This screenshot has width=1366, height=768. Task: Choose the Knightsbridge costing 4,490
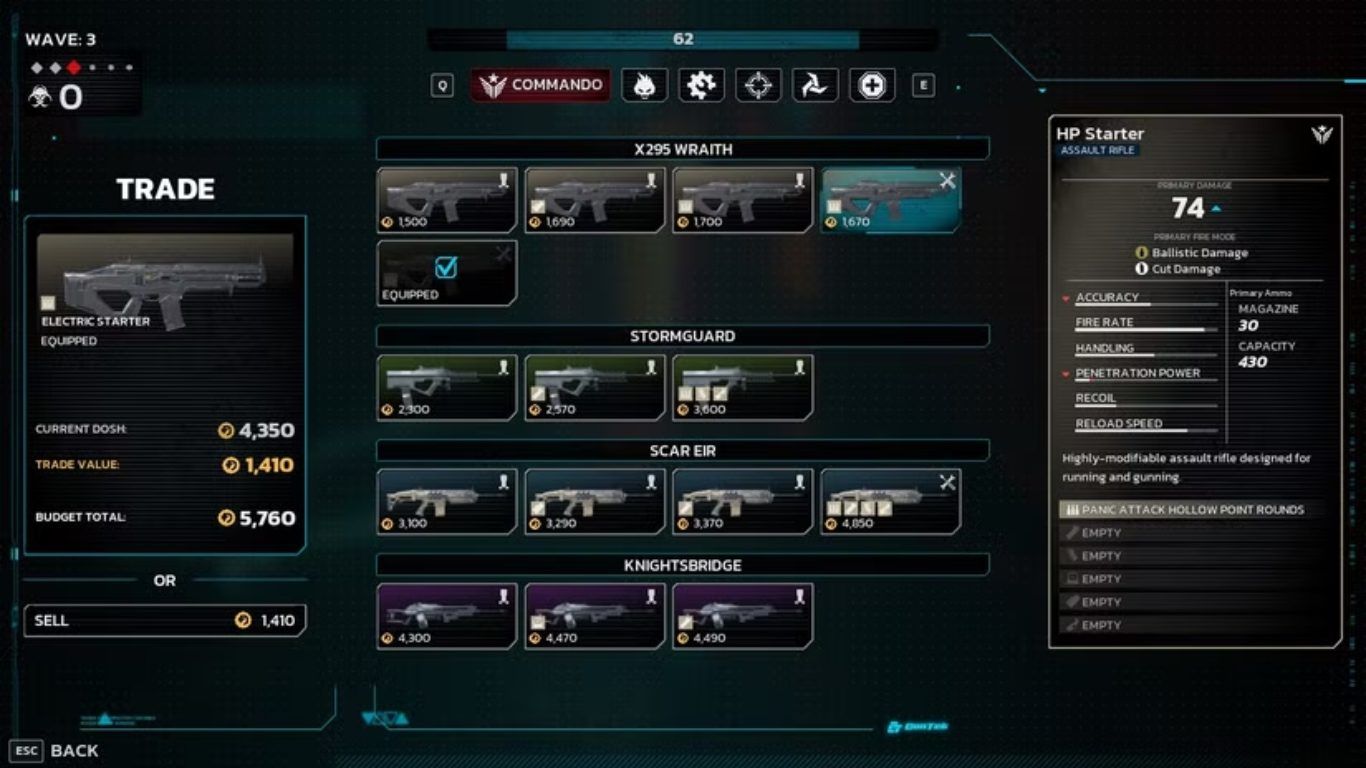(x=743, y=616)
